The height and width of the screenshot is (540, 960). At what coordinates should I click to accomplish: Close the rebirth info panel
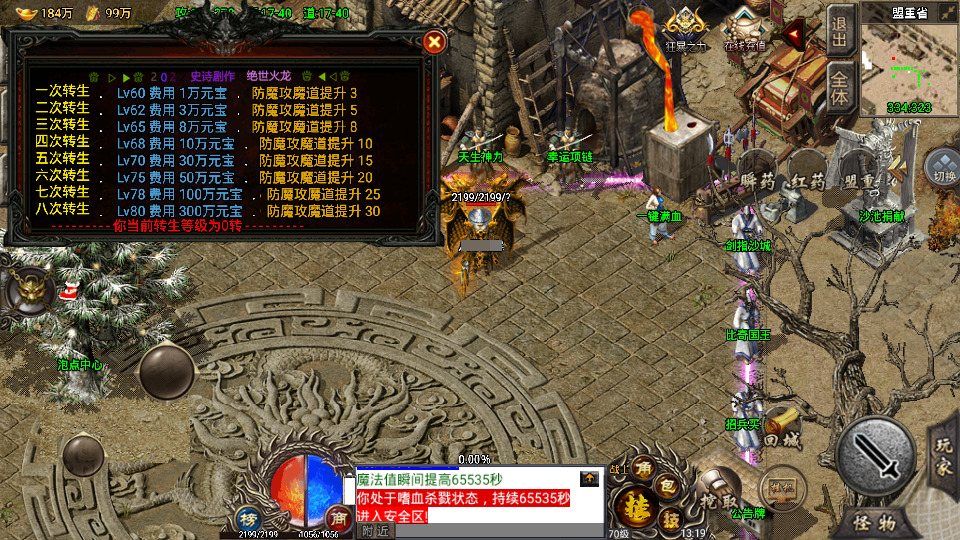click(x=433, y=42)
